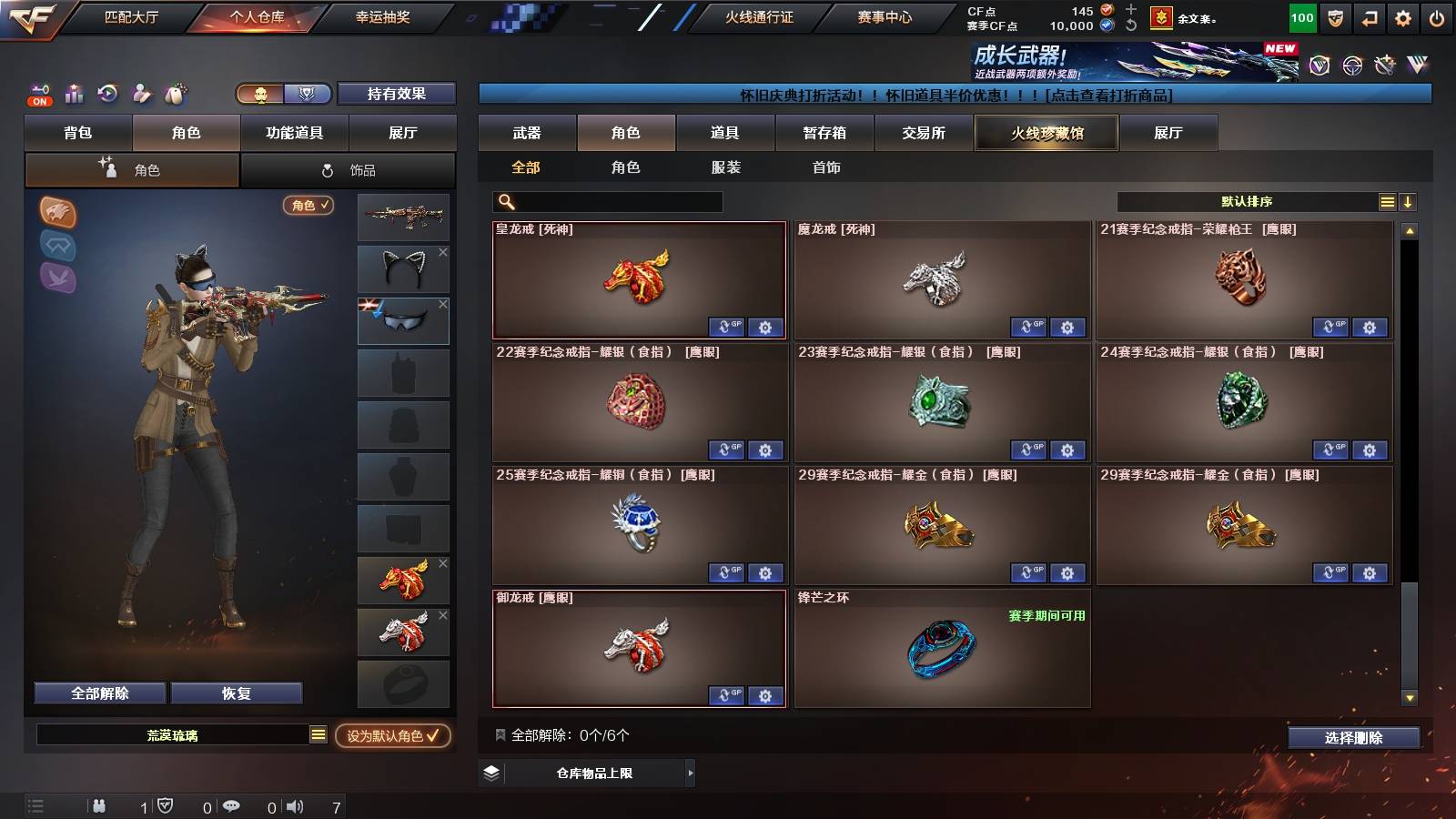Open the replay/history icon in left toolbar

tap(106, 92)
